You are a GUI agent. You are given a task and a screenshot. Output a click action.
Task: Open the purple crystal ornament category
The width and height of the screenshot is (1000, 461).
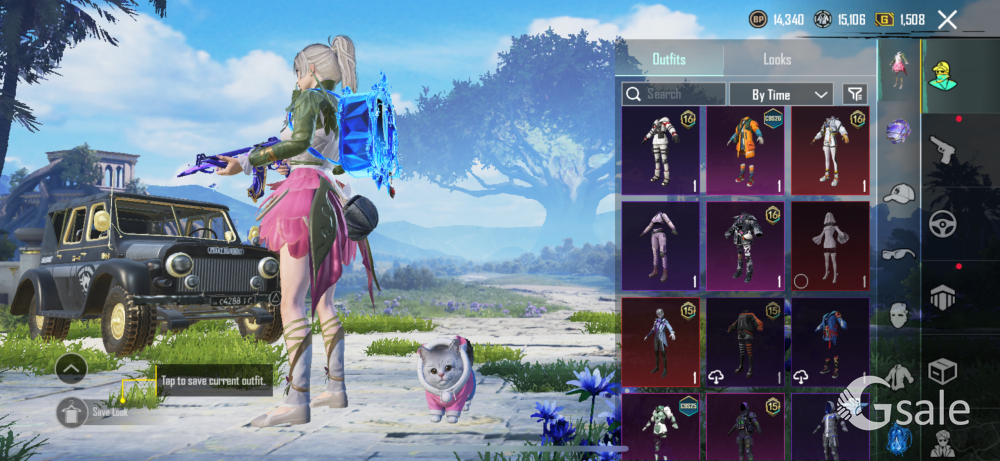click(x=899, y=130)
